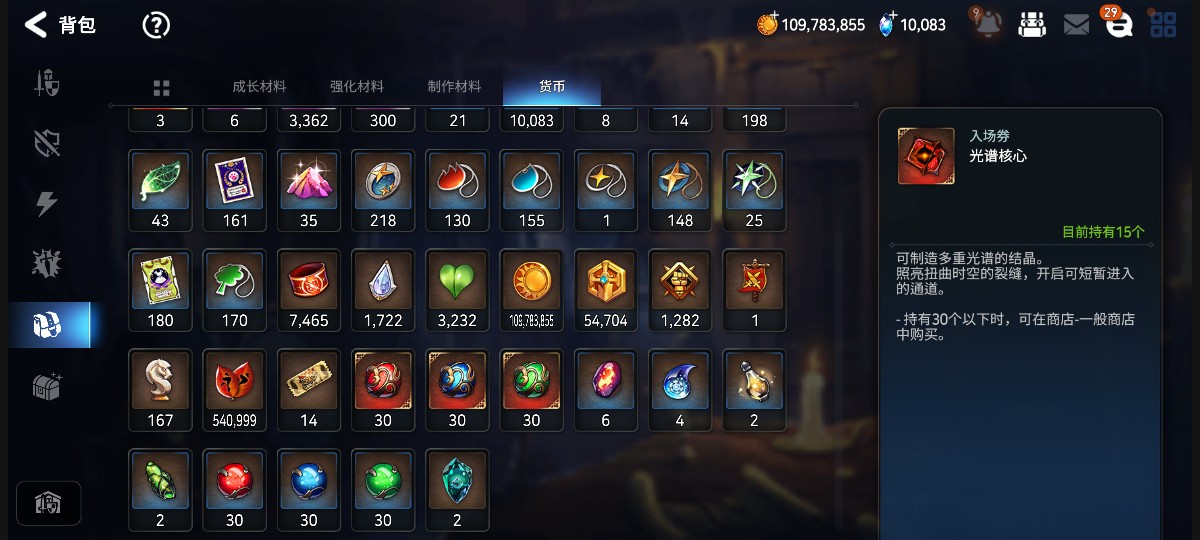This screenshot has width=1200, height=540.
Task: Open the mail envelope icon
Action: click(1076, 25)
